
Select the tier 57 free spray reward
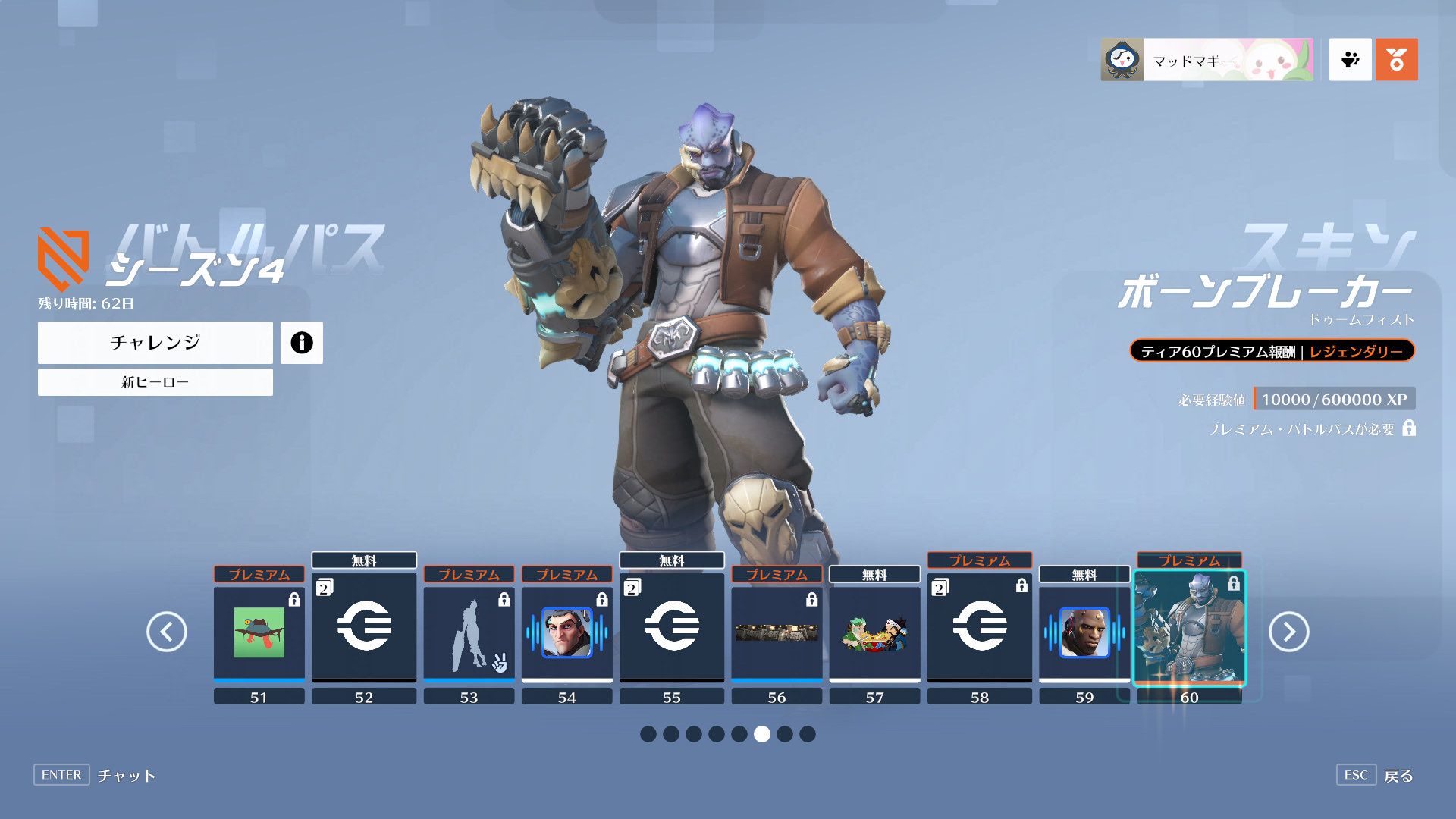(x=874, y=632)
